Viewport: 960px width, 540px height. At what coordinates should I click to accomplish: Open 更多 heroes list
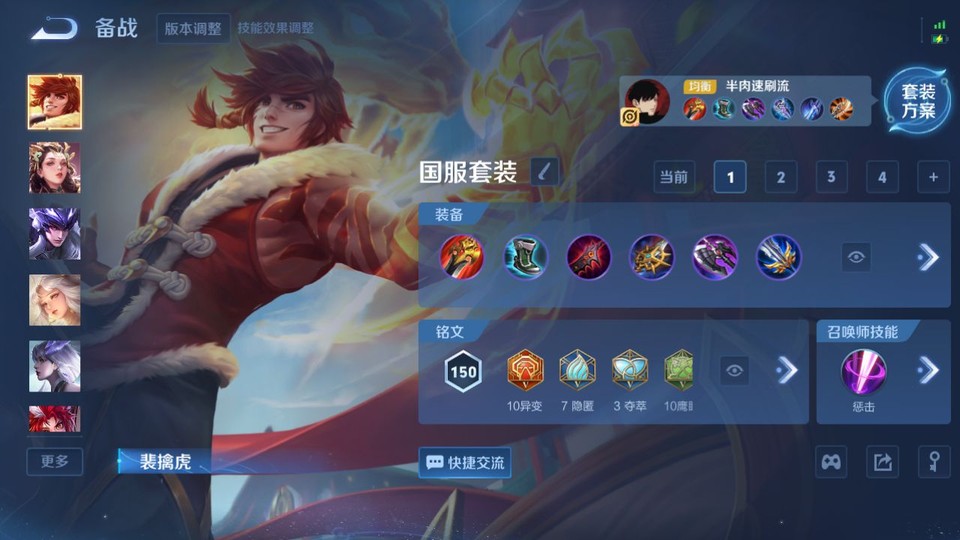coord(55,461)
